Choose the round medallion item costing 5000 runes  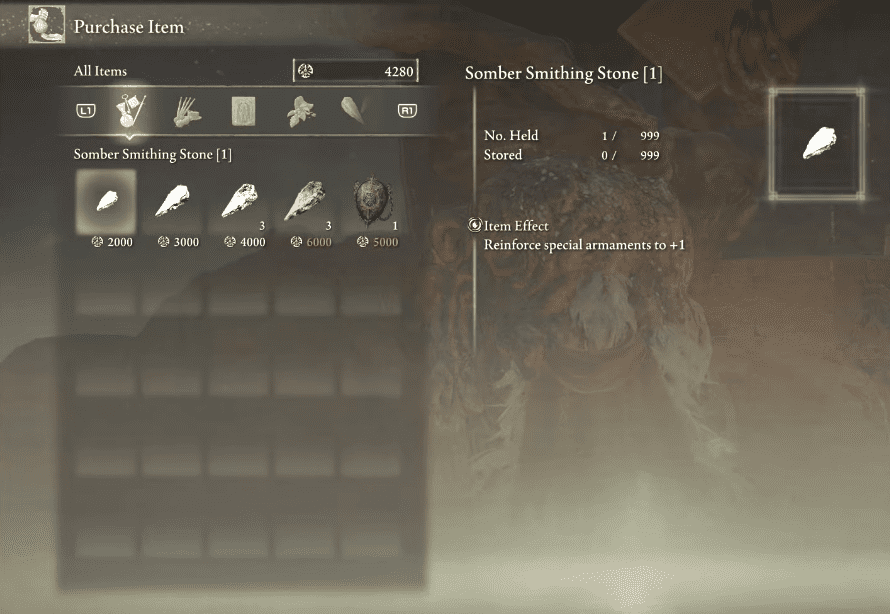(374, 201)
